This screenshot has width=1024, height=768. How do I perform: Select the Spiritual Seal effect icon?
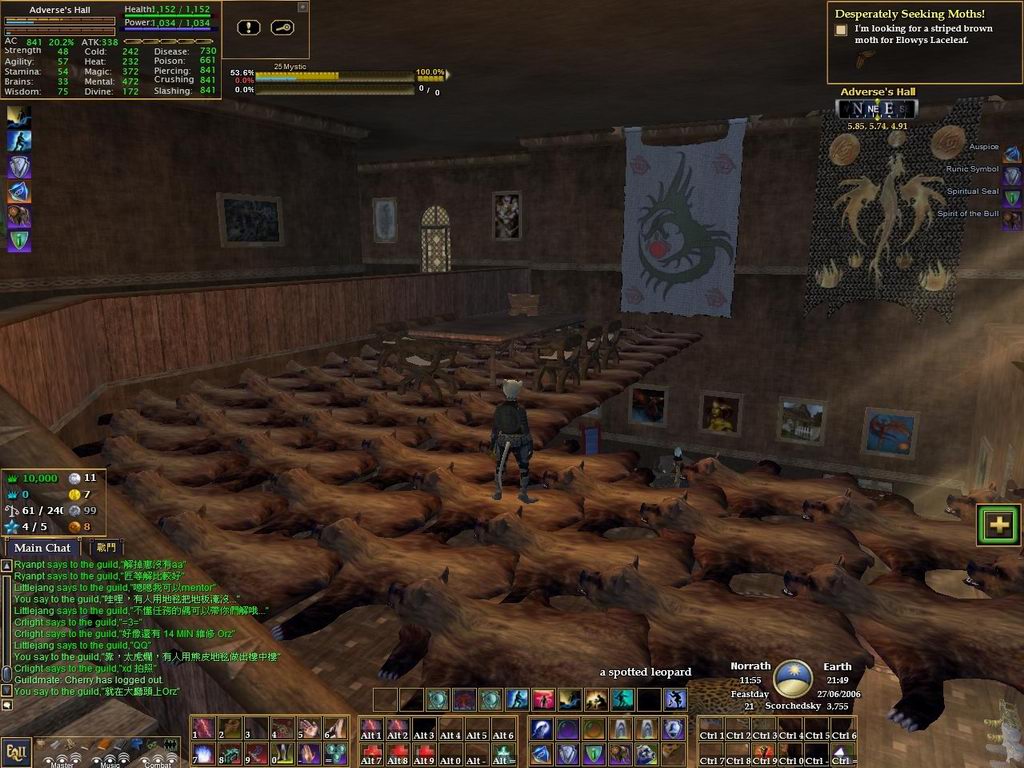point(1012,198)
